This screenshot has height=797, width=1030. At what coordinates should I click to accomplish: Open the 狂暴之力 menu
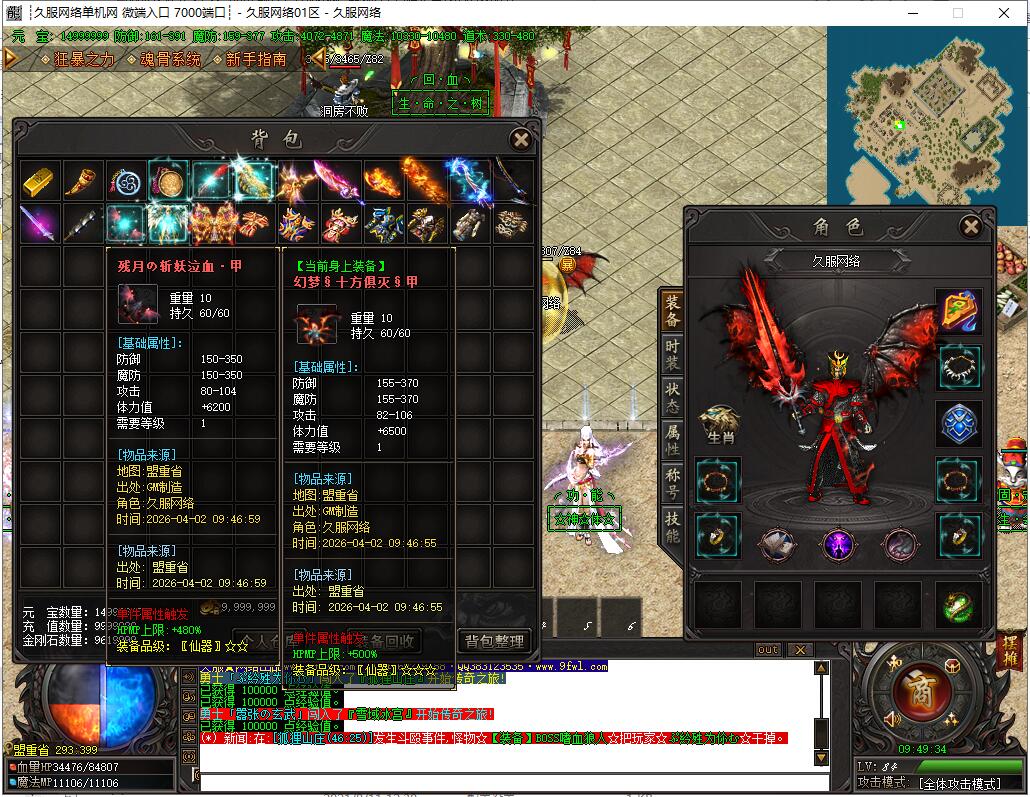point(78,59)
